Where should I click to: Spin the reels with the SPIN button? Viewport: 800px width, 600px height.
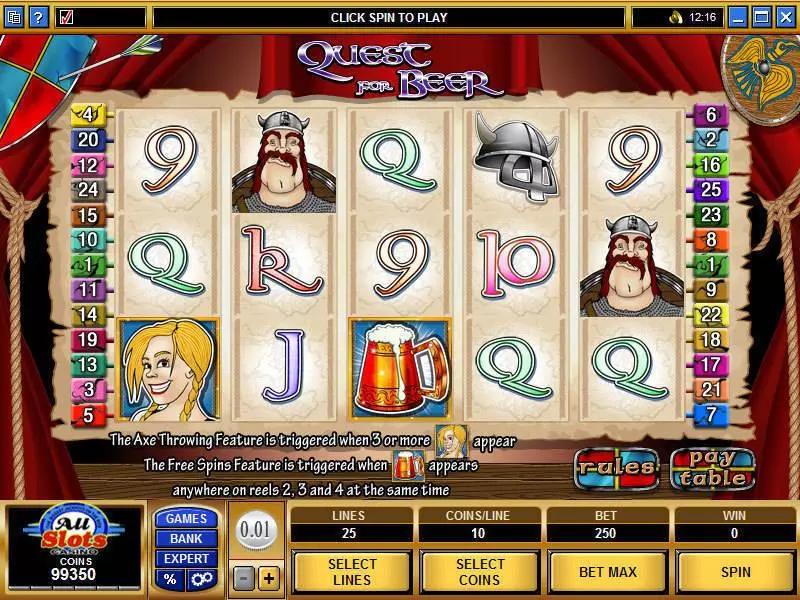[735, 571]
